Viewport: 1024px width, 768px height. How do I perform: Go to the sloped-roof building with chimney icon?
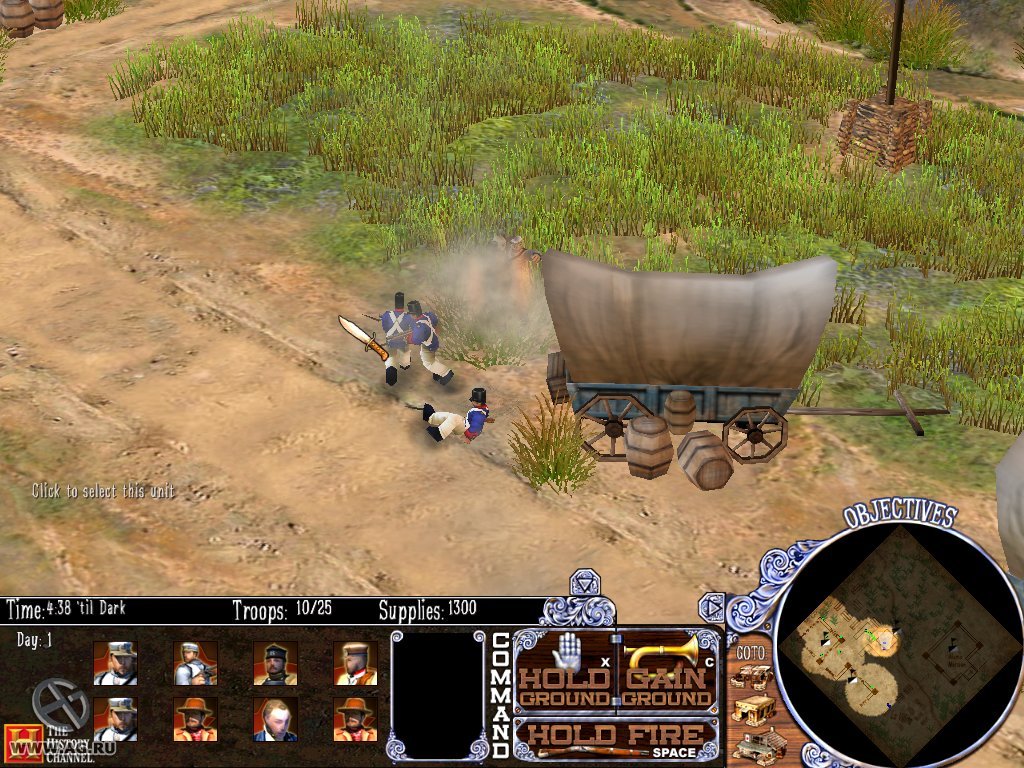click(x=757, y=745)
